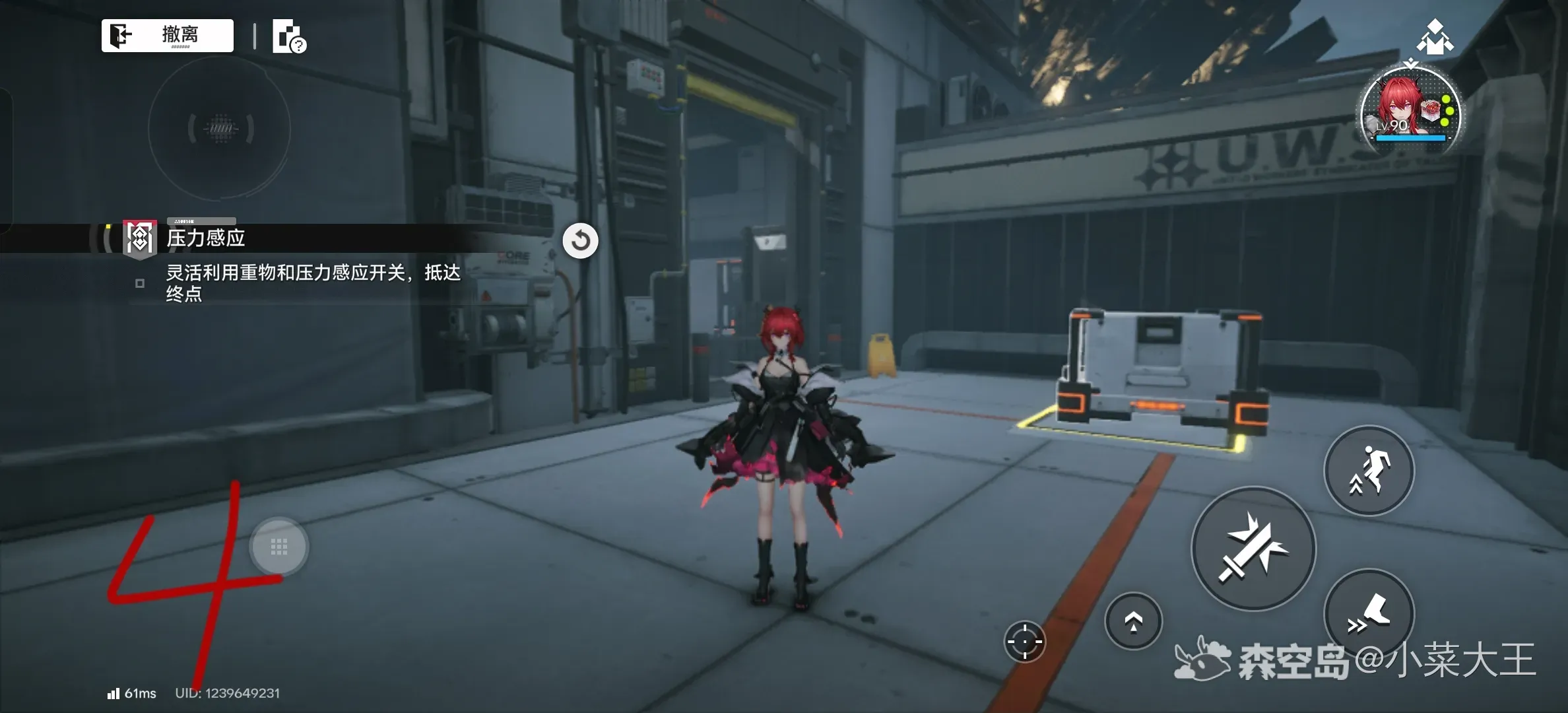The height and width of the screenshot is (713, 1568).
Task: Toggle the crosshair lock-on button
Action: pos(1024,641)
